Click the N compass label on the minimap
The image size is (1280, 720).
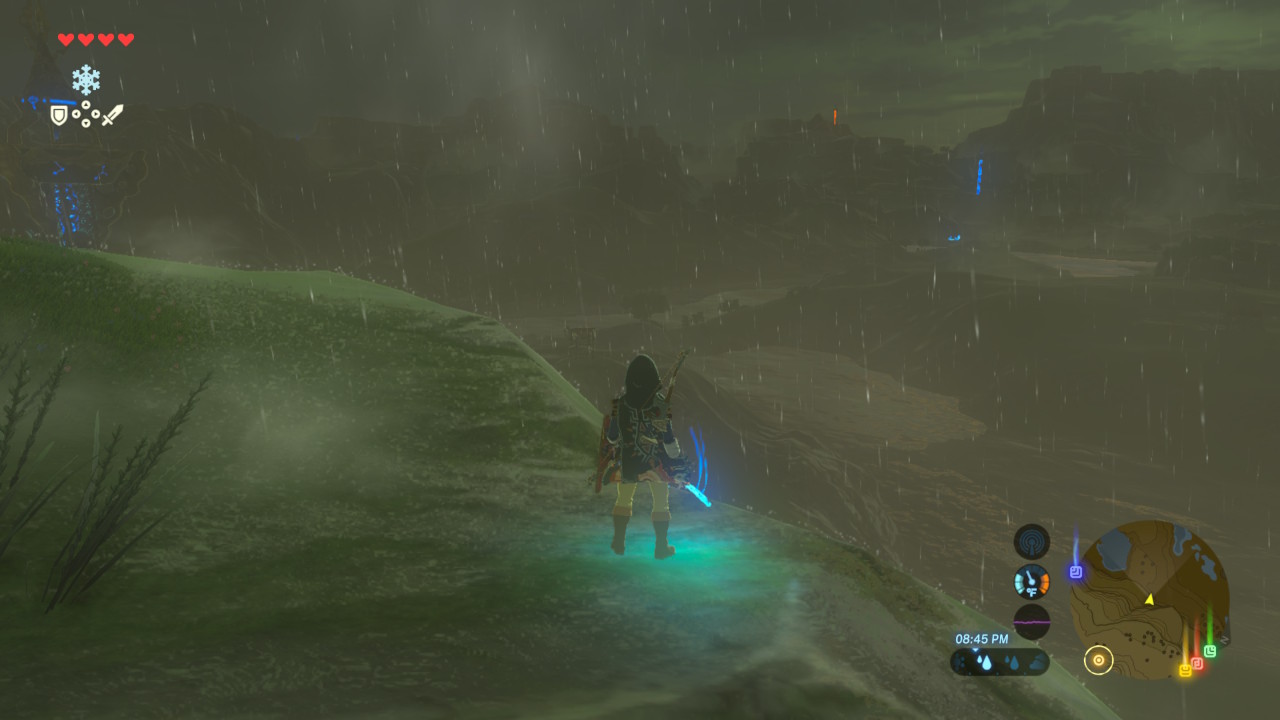coord(1224,639)
